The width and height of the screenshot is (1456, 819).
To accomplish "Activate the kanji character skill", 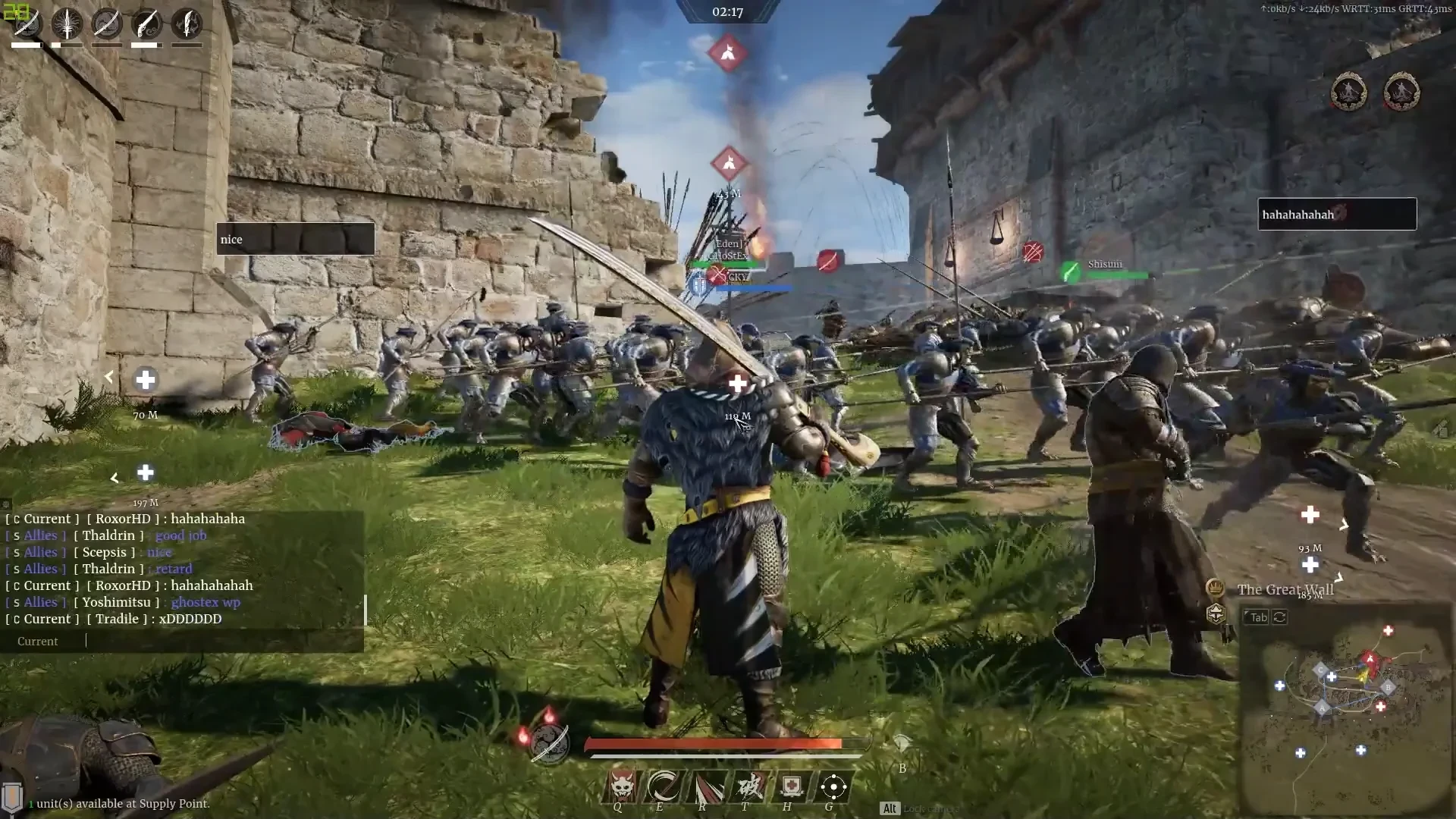I will [x=748, y=787].
